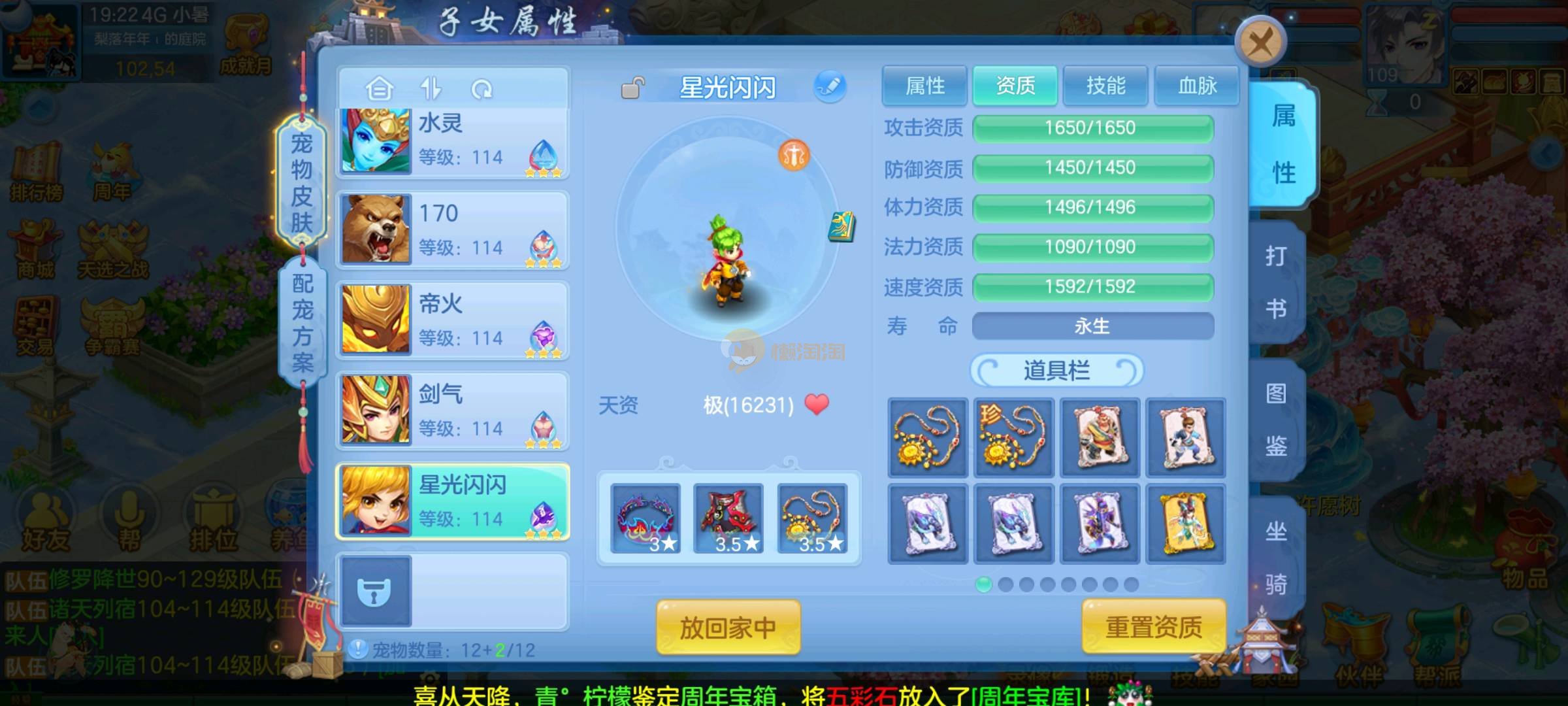Open the 技能 skills tab
This screenshot has width=1568, height=706.
(1105, 86)
